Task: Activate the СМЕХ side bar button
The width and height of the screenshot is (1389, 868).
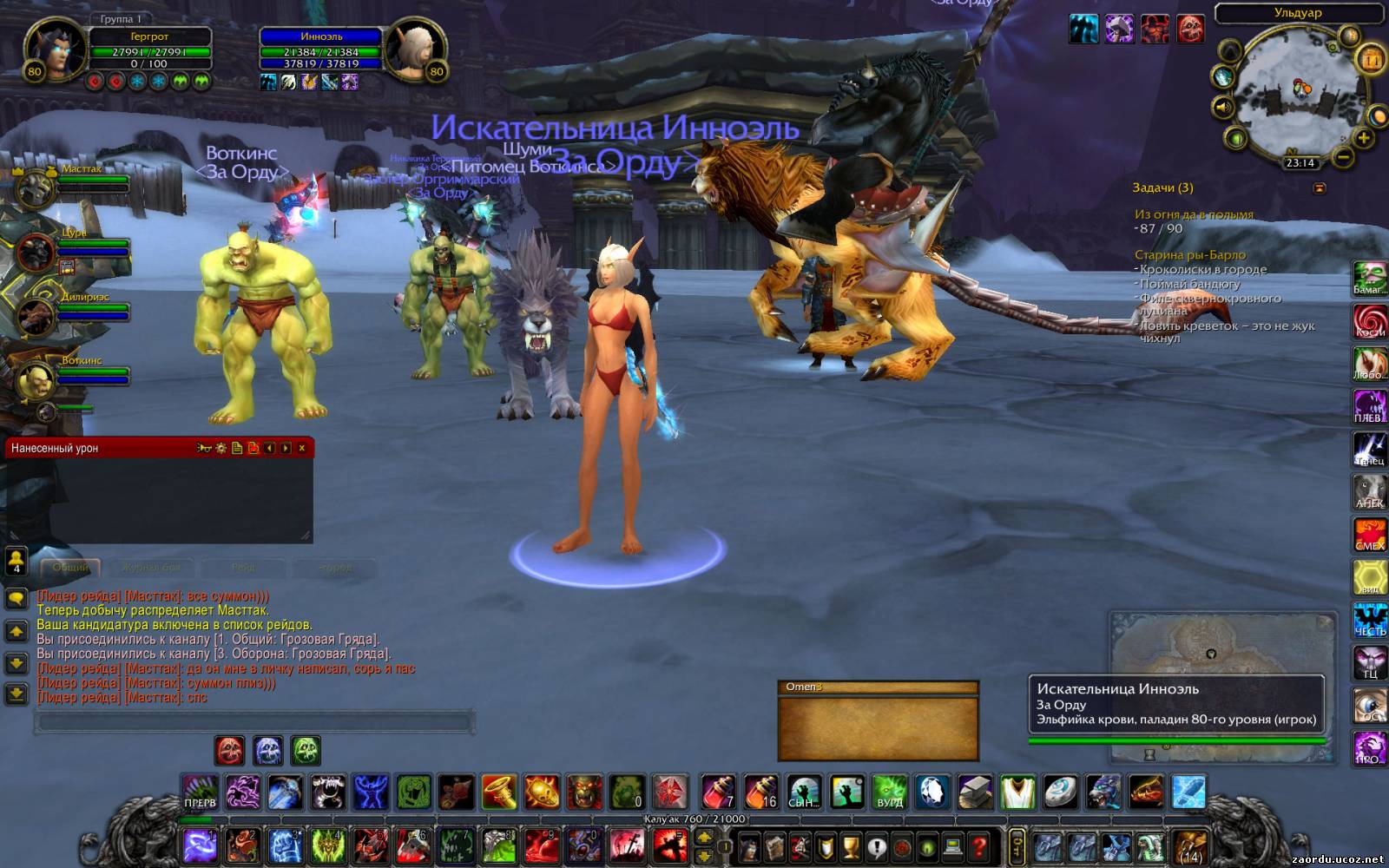Action: coord(1369,535)
